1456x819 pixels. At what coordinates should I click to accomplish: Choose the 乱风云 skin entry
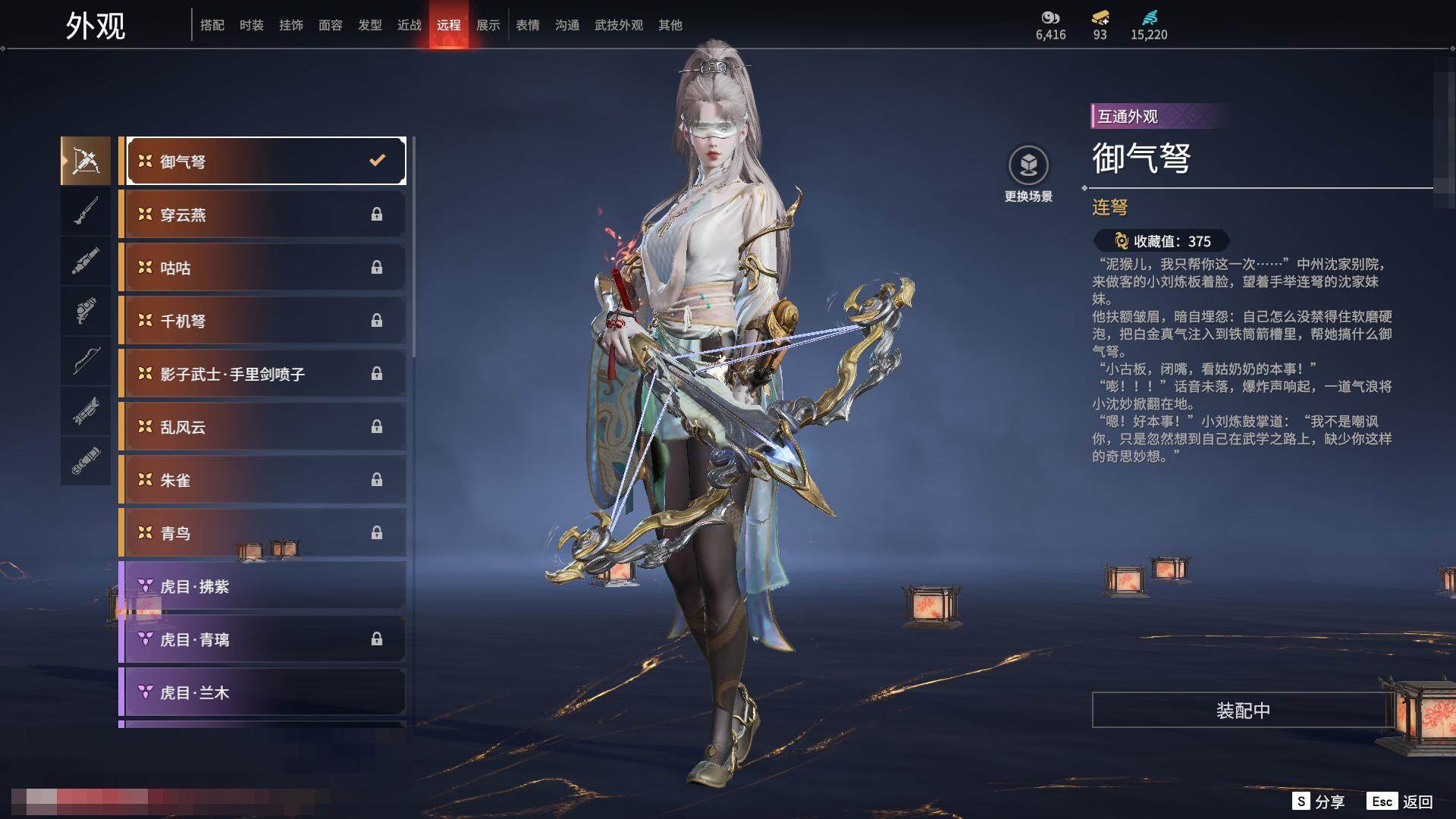[262, 427]
